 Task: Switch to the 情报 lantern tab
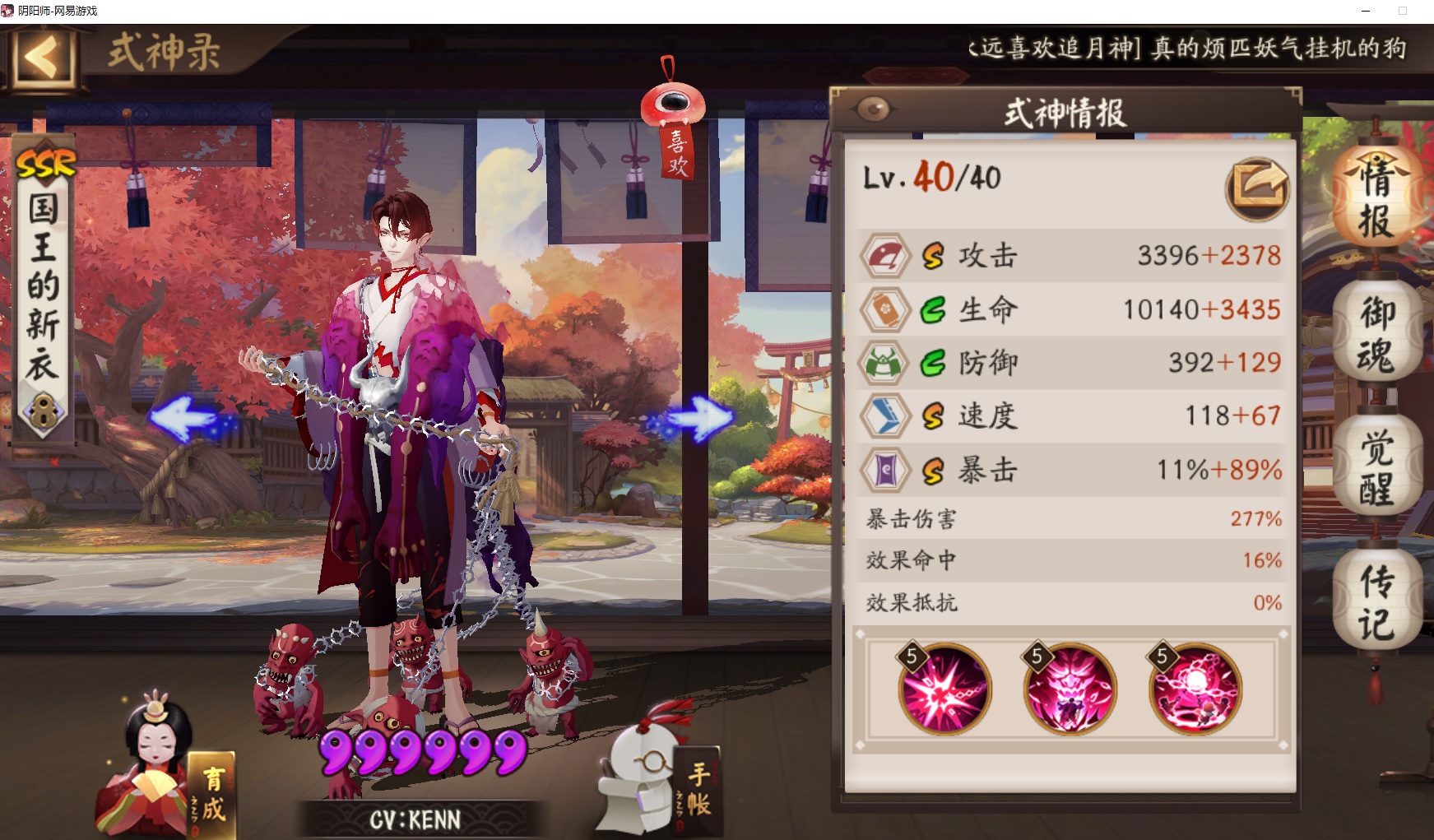tap(1376, 198)
